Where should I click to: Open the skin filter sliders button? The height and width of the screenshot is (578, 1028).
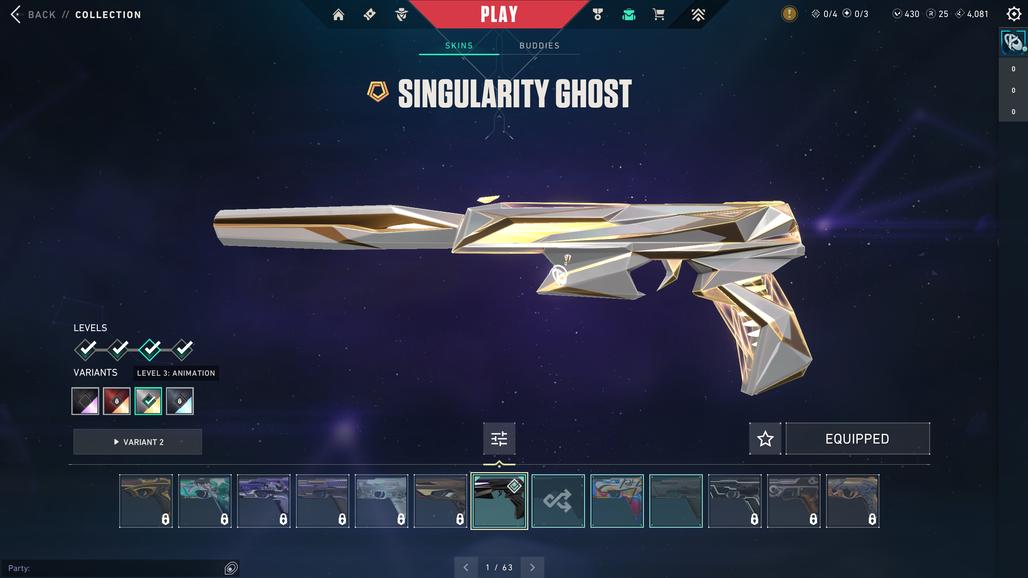(x=499, y=439)
